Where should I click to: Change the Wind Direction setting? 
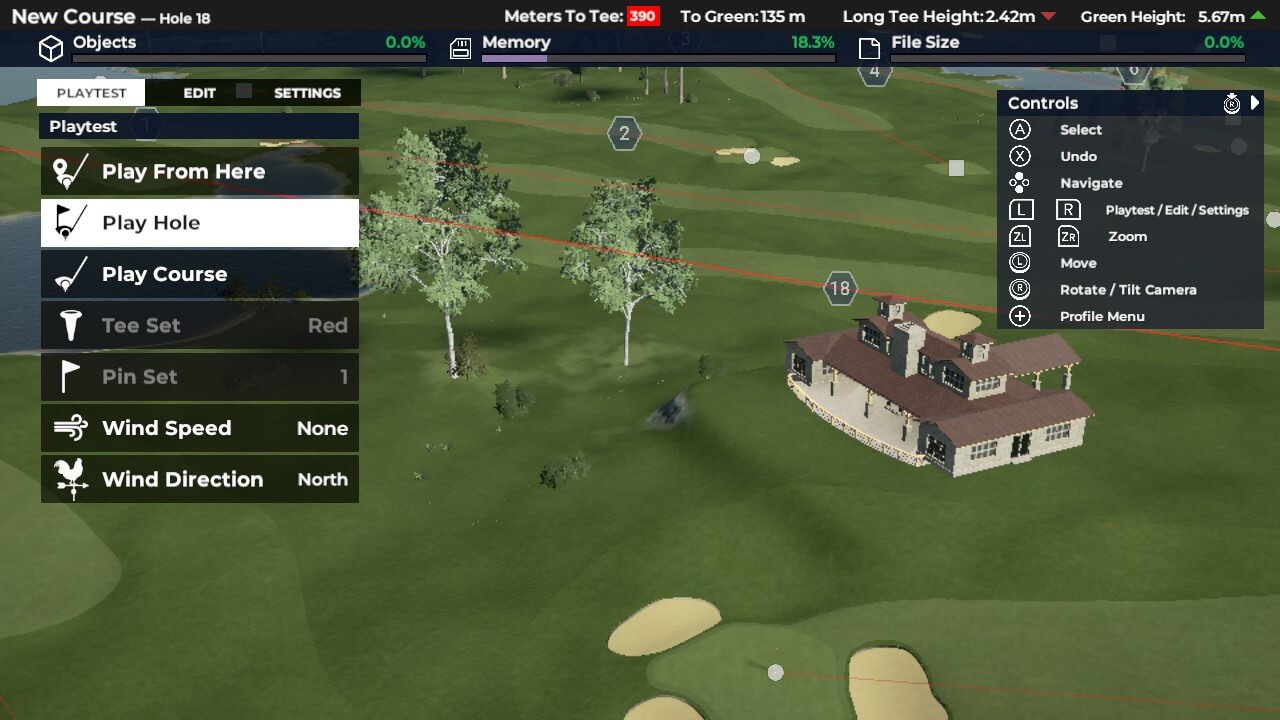point(200,480)
